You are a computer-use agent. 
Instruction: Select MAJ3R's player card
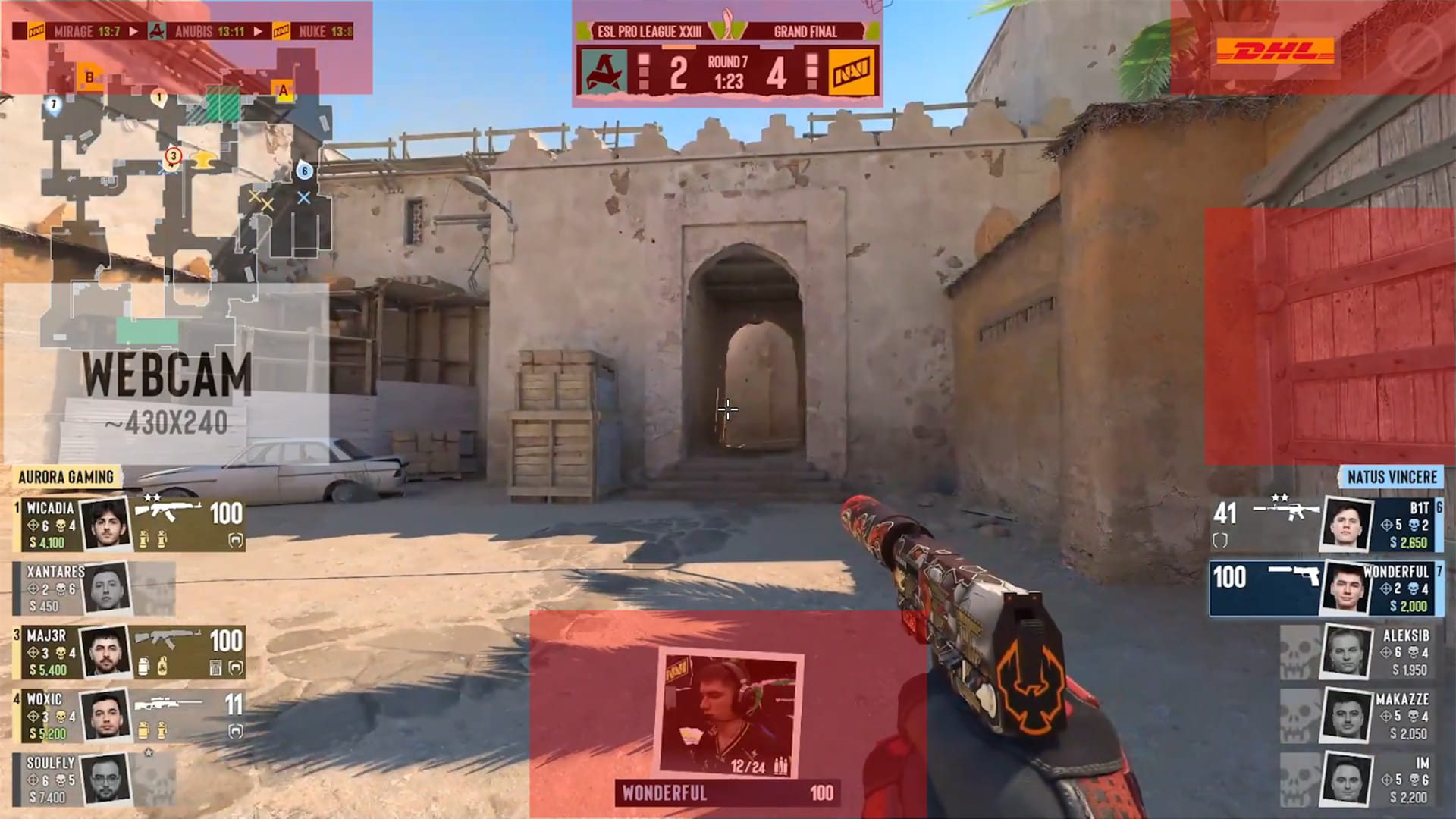(x=129, y=651)
